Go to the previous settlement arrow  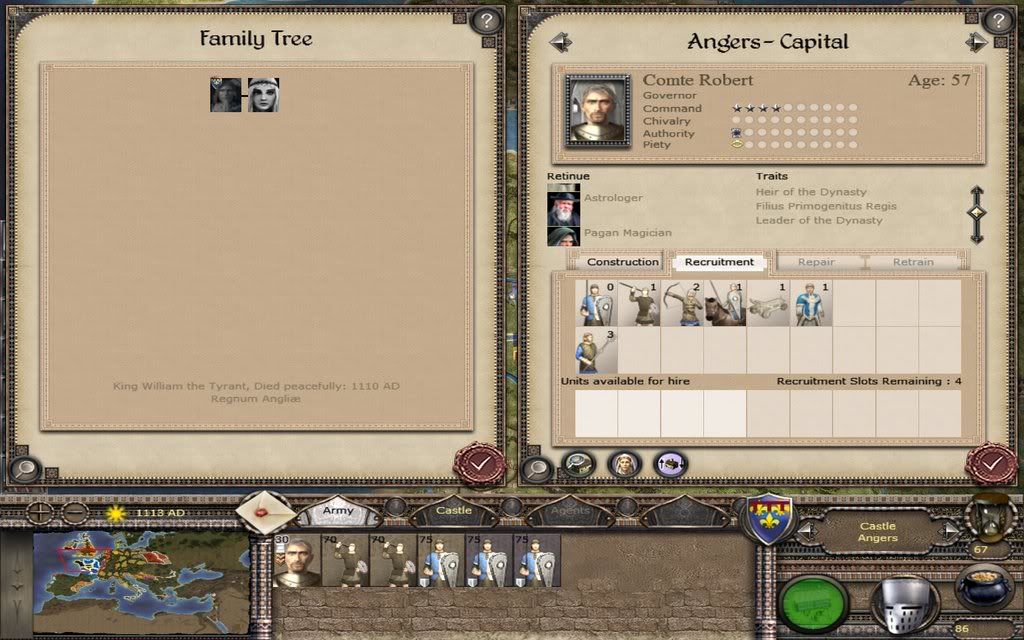[x=560, y=42]
